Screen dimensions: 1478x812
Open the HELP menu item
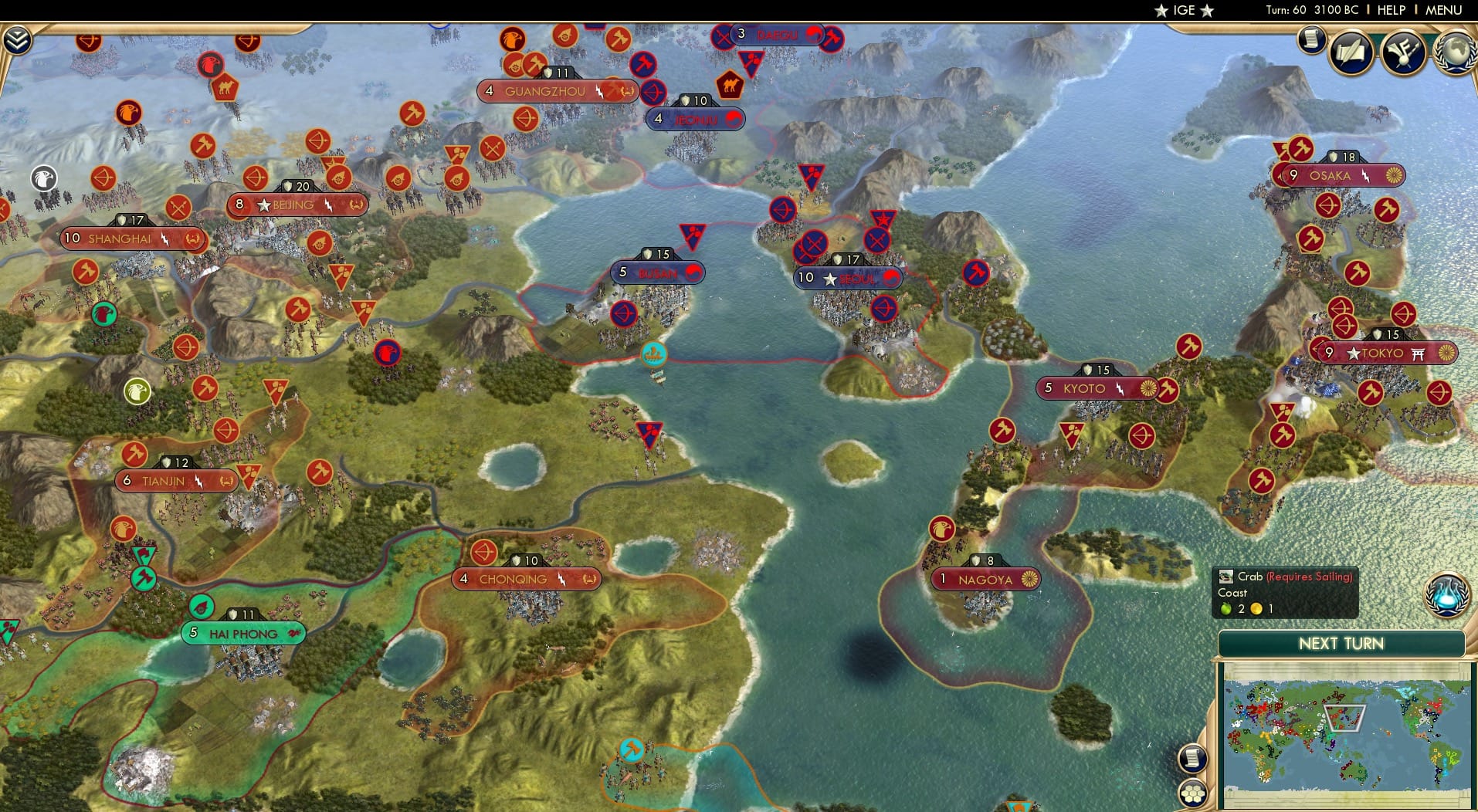point(1392,10)
